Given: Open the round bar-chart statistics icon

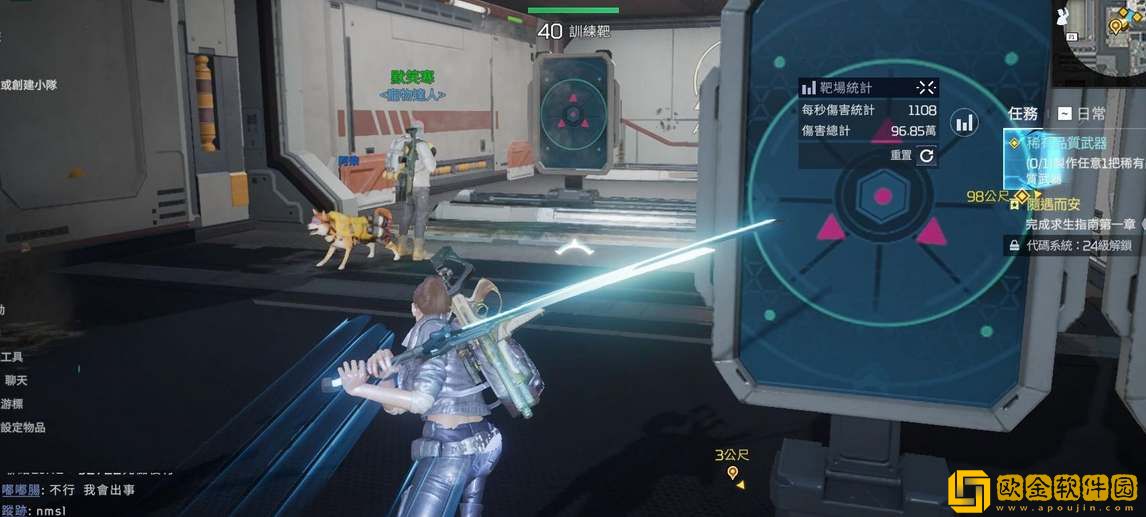Looking at the screenshot, I should pos(965,123).
